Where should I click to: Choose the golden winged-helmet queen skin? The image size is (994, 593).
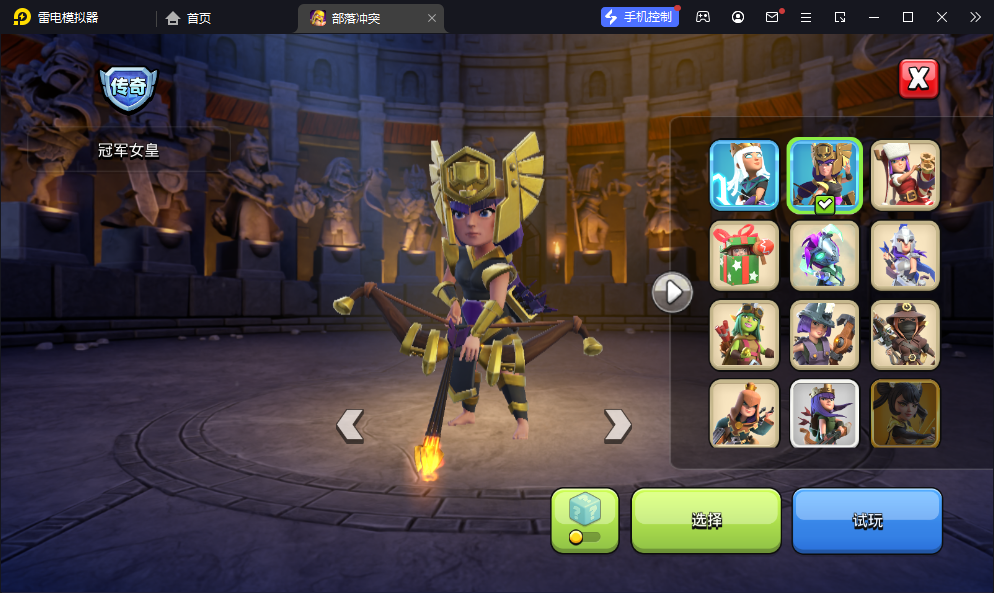[x=824, y=175]
